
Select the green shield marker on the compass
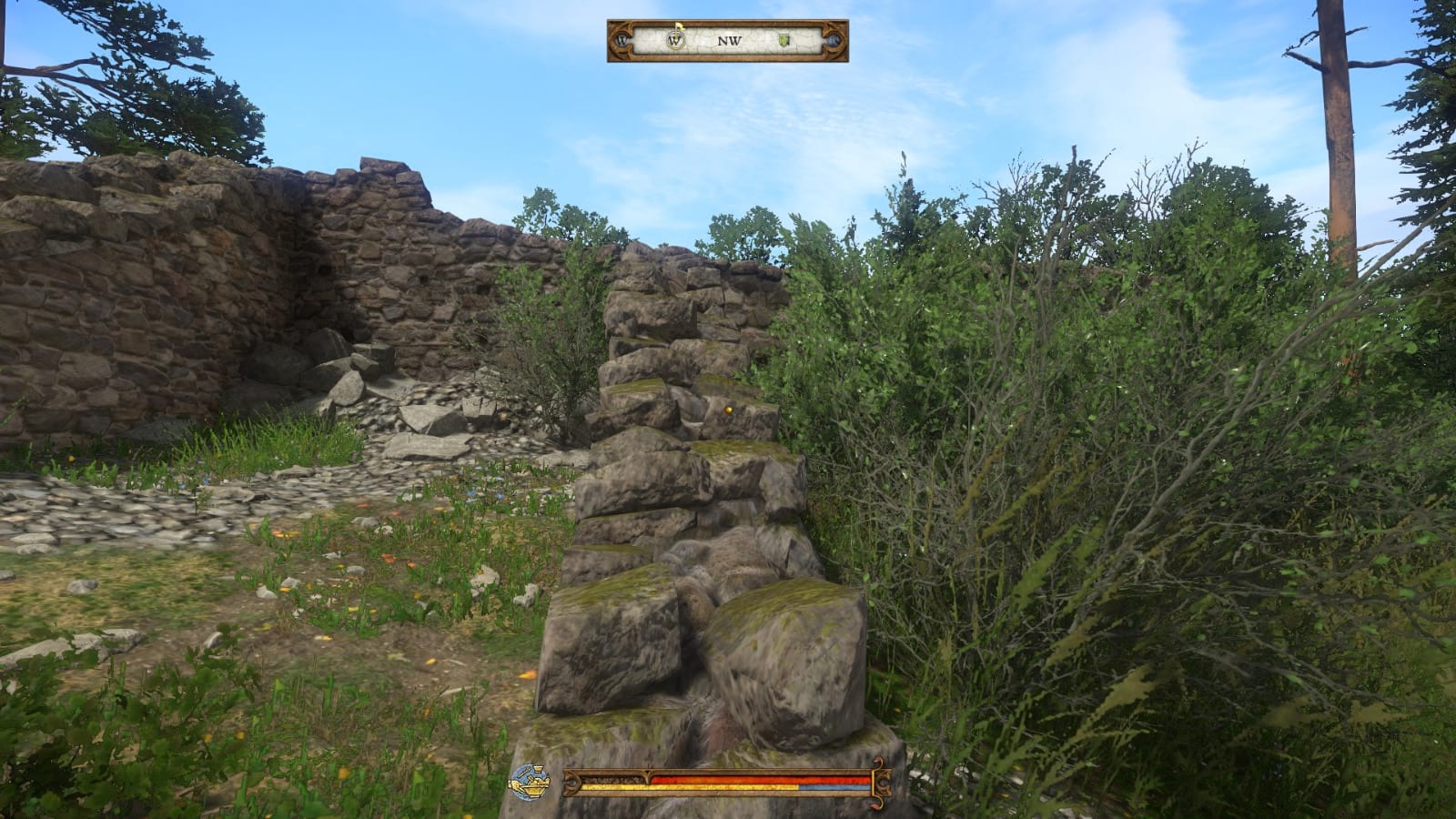coord(784,39)
